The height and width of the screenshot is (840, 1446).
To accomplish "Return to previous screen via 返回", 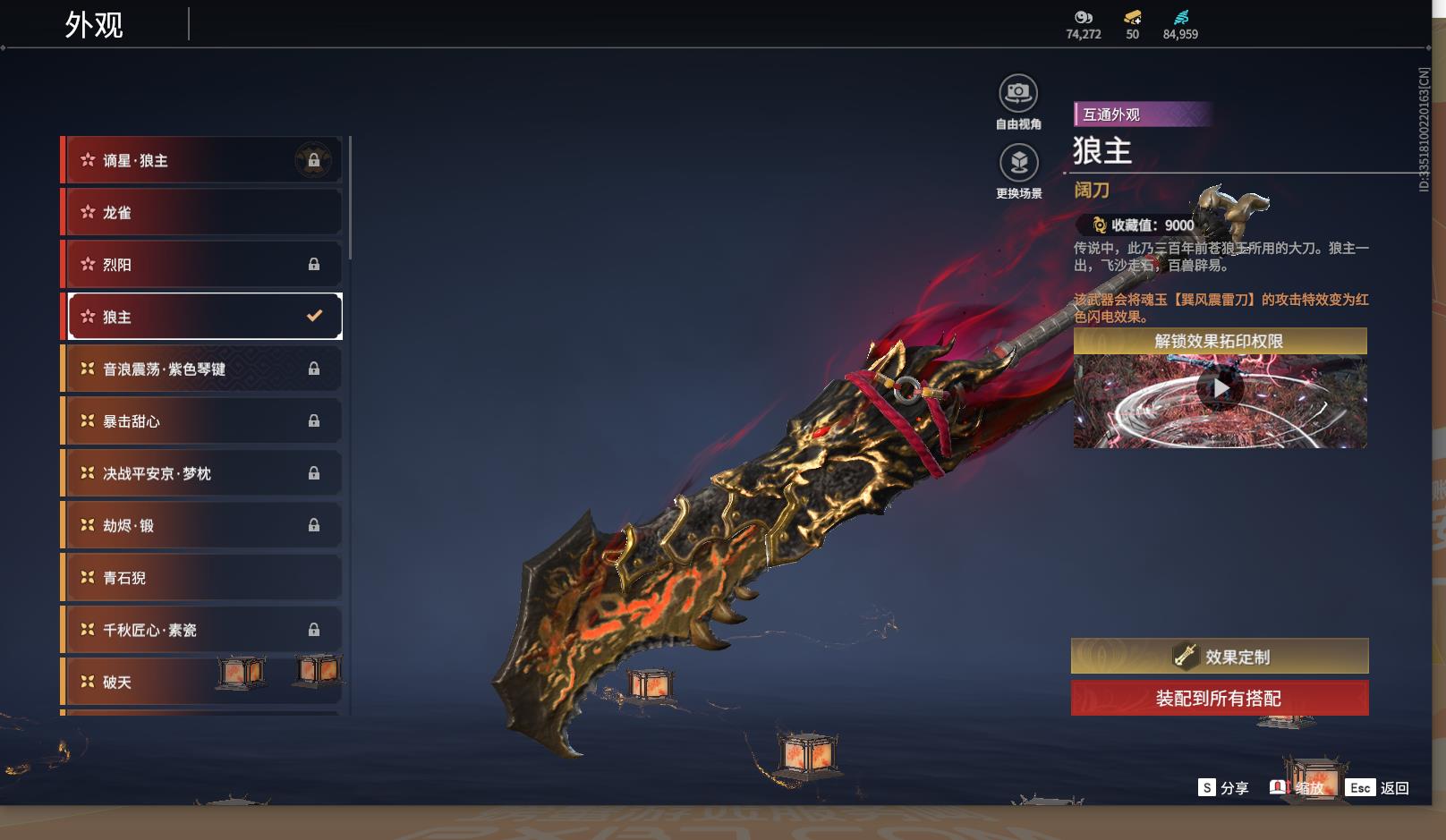I will click(1379, 787).
